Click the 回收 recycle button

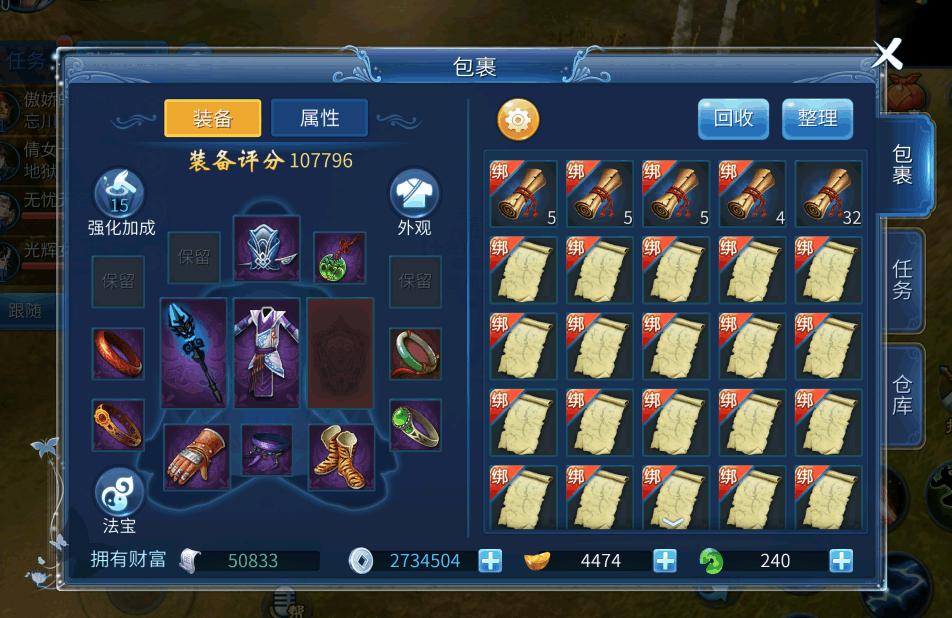point(733,119)
